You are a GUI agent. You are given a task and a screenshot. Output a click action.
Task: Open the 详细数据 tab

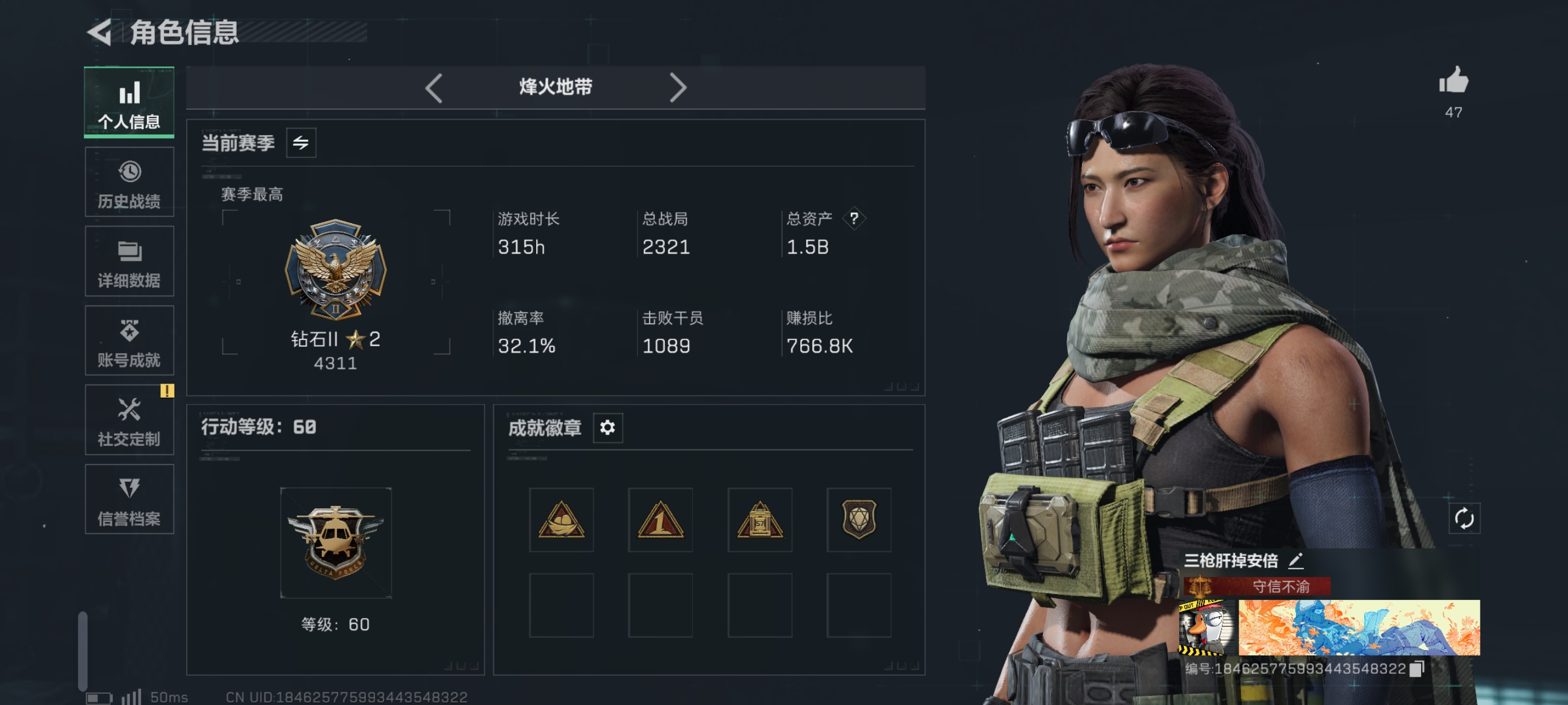tap(129, 262)
